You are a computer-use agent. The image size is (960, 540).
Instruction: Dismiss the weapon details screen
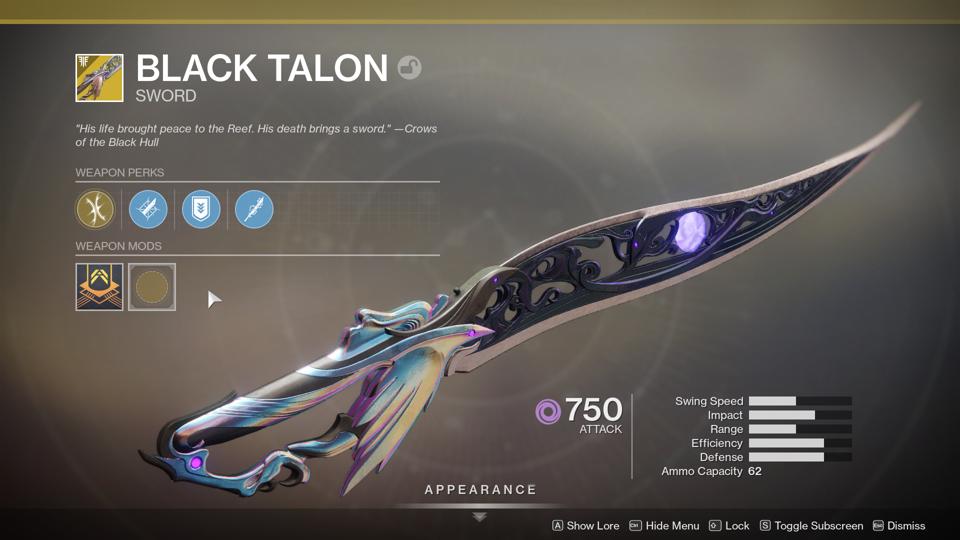click(899, 526)
